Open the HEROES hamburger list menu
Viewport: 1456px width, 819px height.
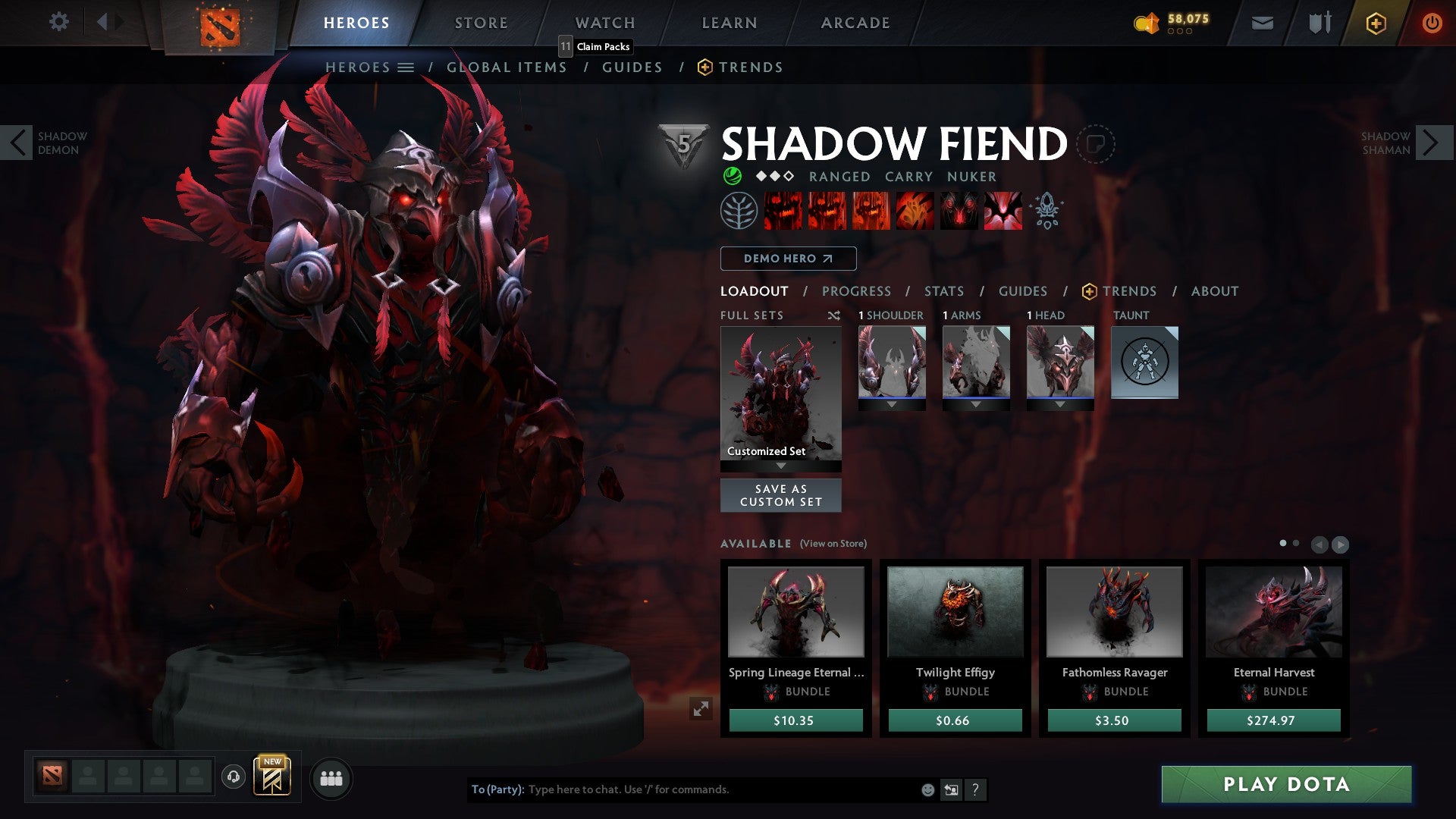pyautogui.click(x=406, y=67)
